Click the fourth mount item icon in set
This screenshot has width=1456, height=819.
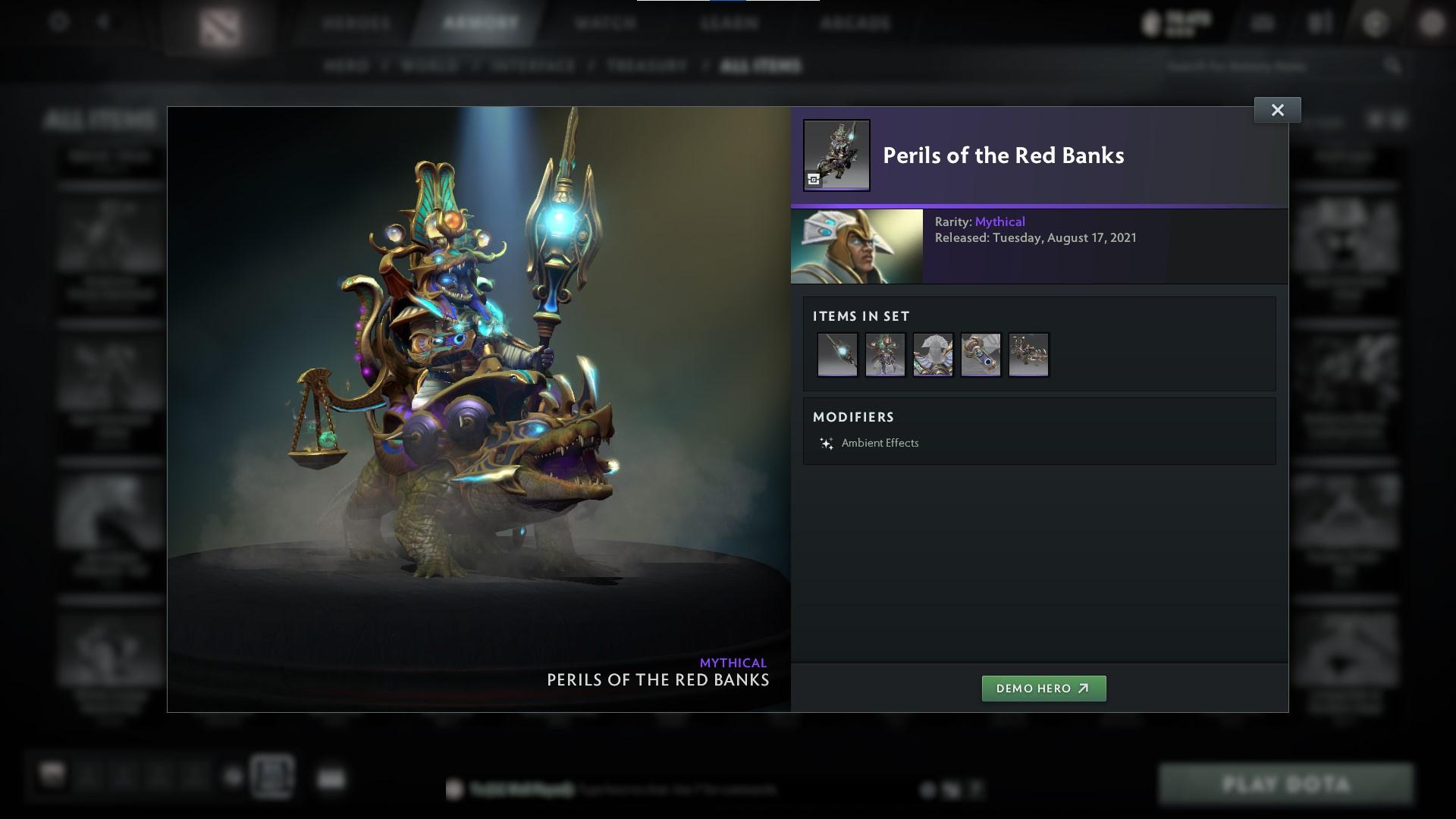981,354
